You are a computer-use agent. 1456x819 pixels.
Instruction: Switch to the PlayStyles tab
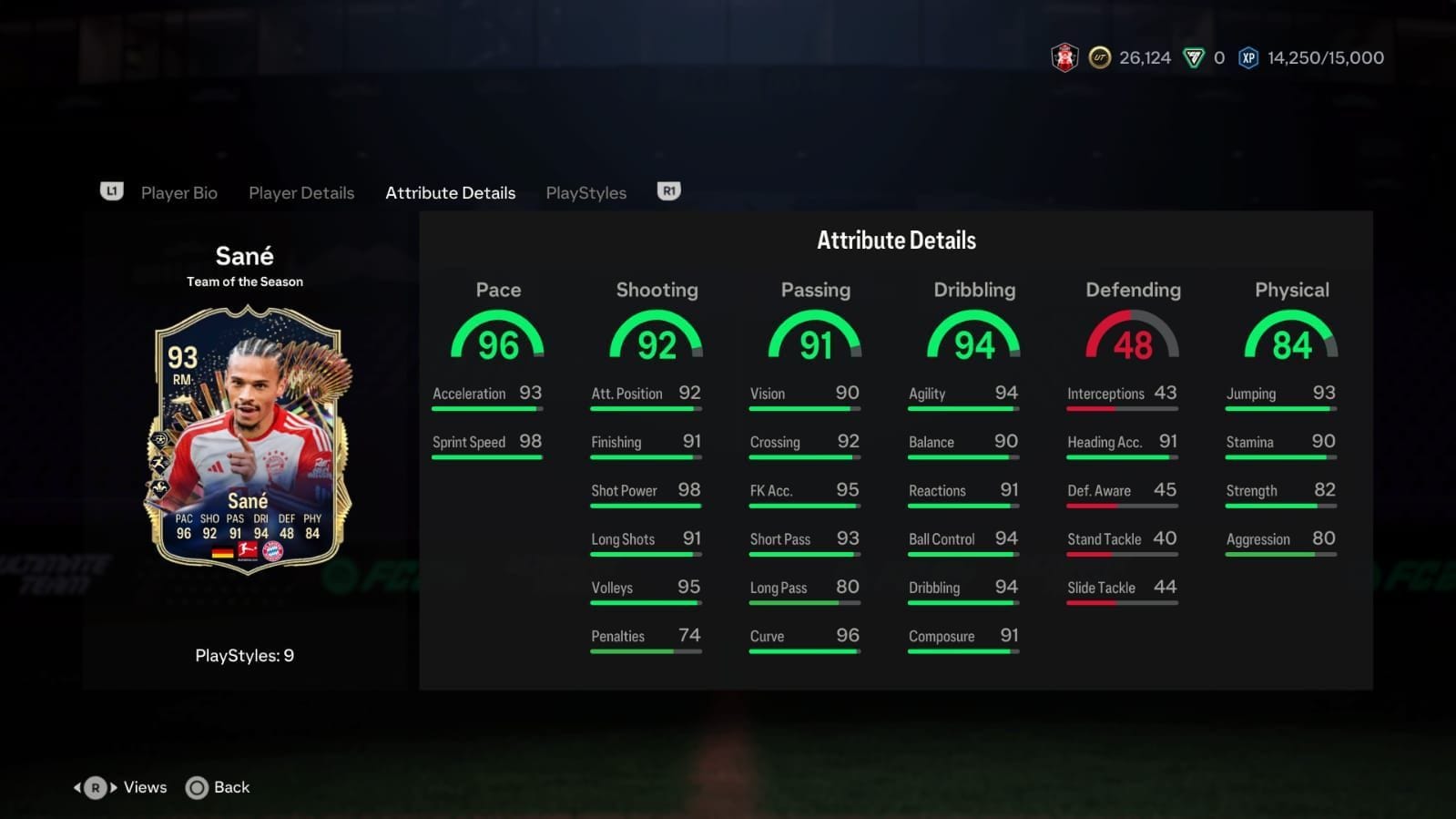585,192
